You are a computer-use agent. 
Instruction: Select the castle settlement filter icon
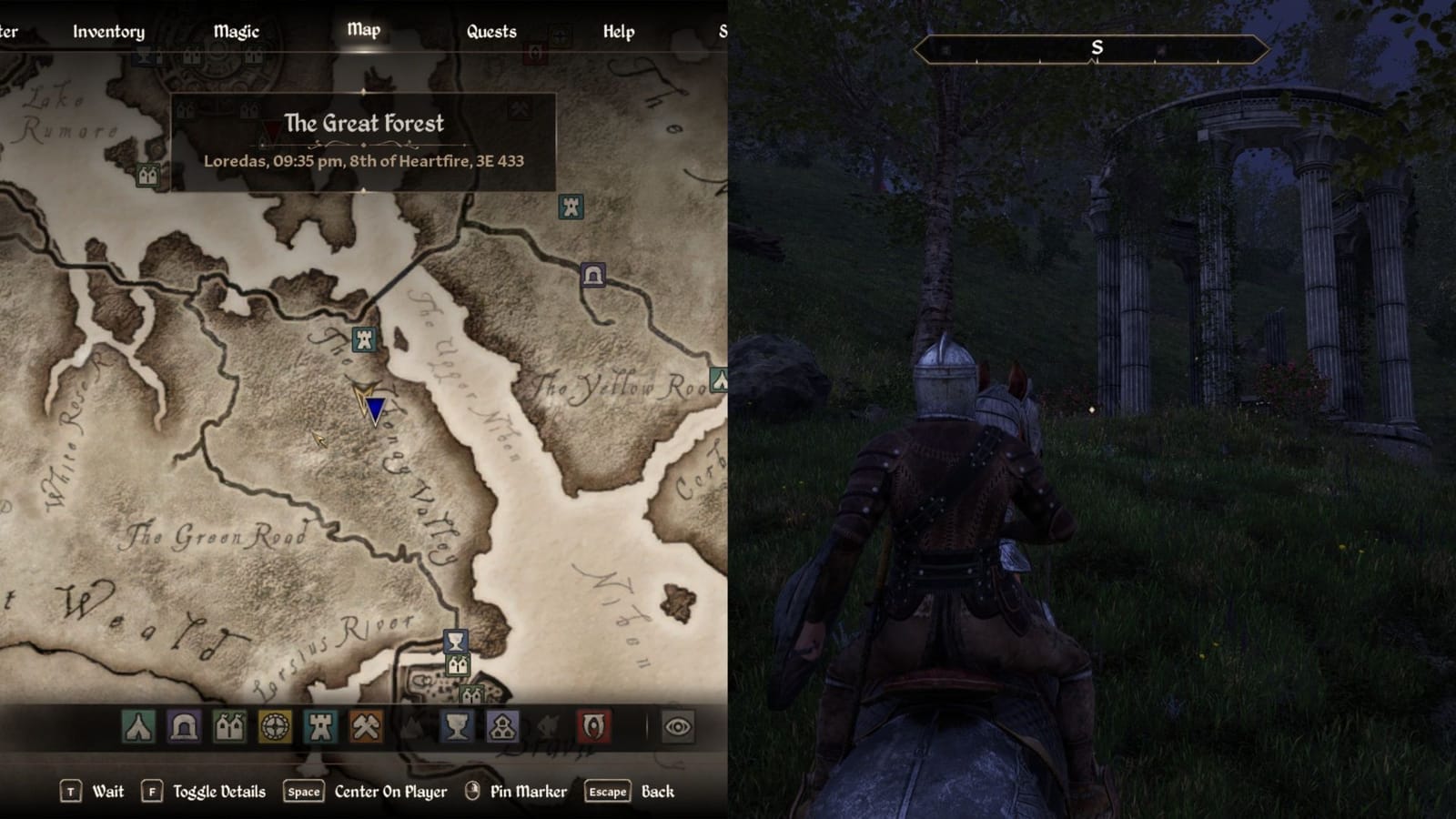pyautogui.click(x=229, y=725)
